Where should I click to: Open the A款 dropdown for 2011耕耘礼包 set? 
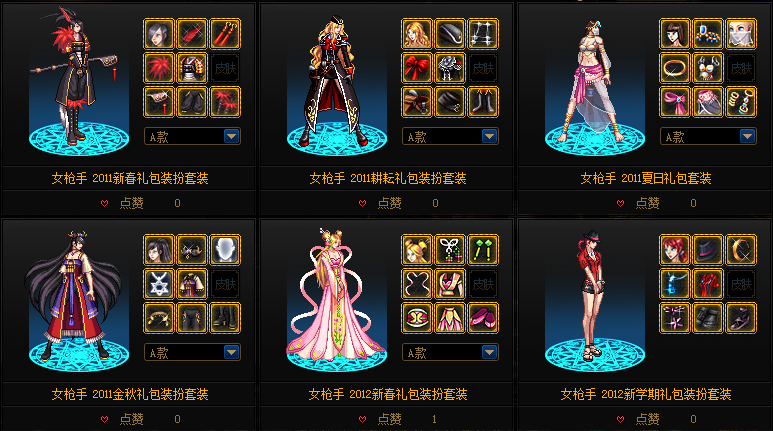pyautogui.click(x=489, y=136)
